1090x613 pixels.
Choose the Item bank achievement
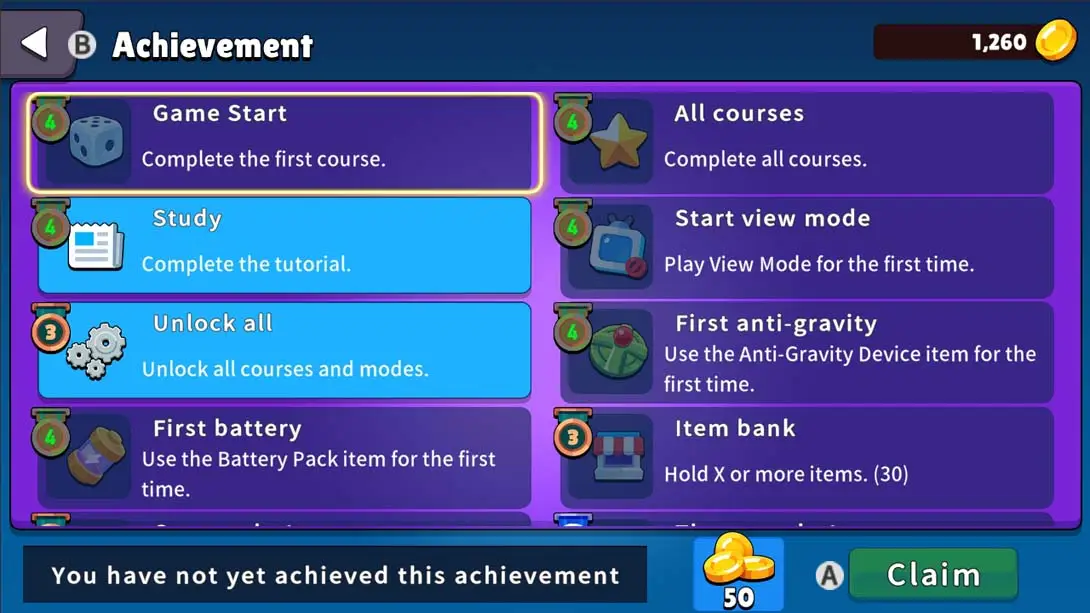[x=806, y=457]
